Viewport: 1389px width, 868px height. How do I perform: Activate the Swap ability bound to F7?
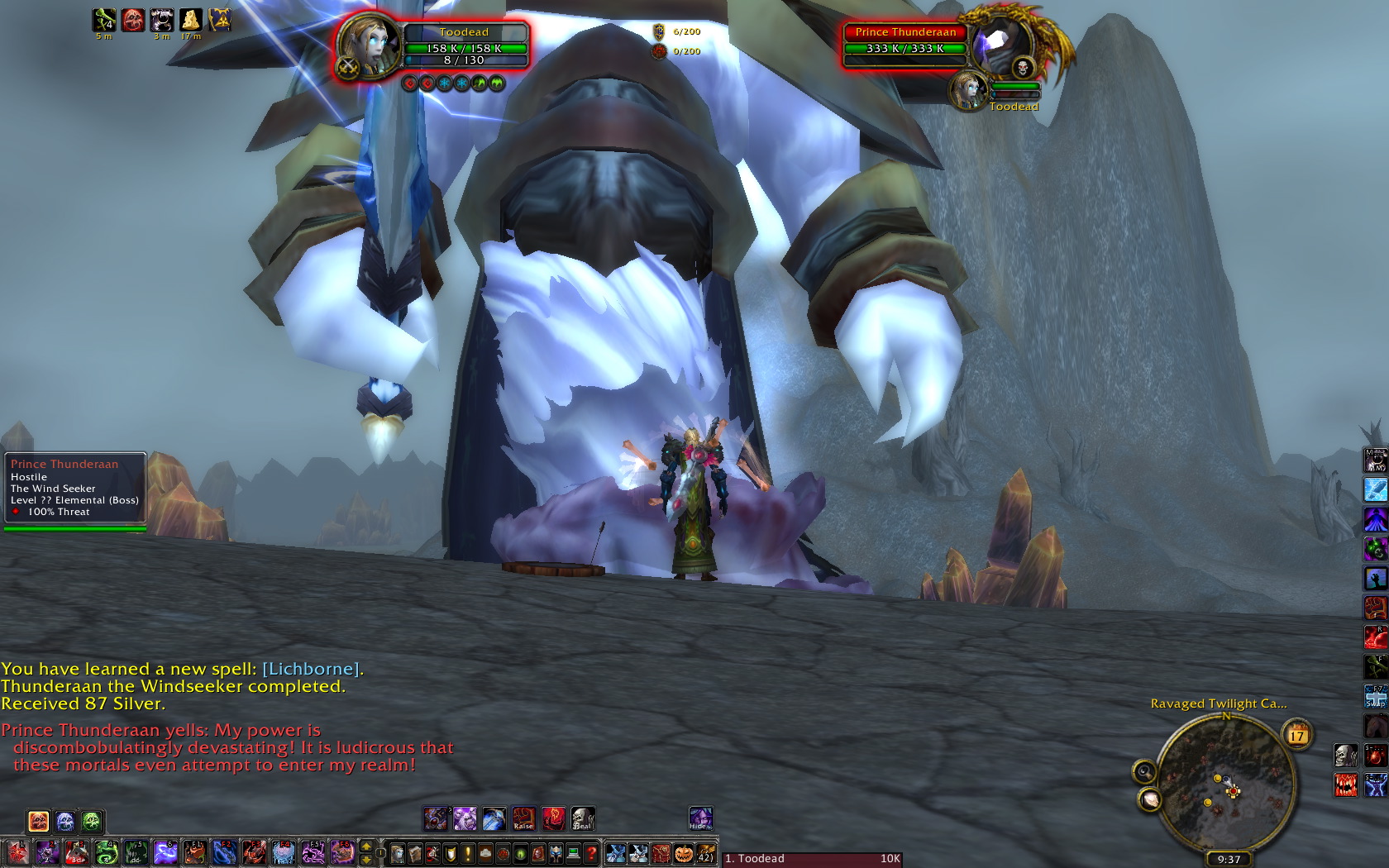point(1375,696)
